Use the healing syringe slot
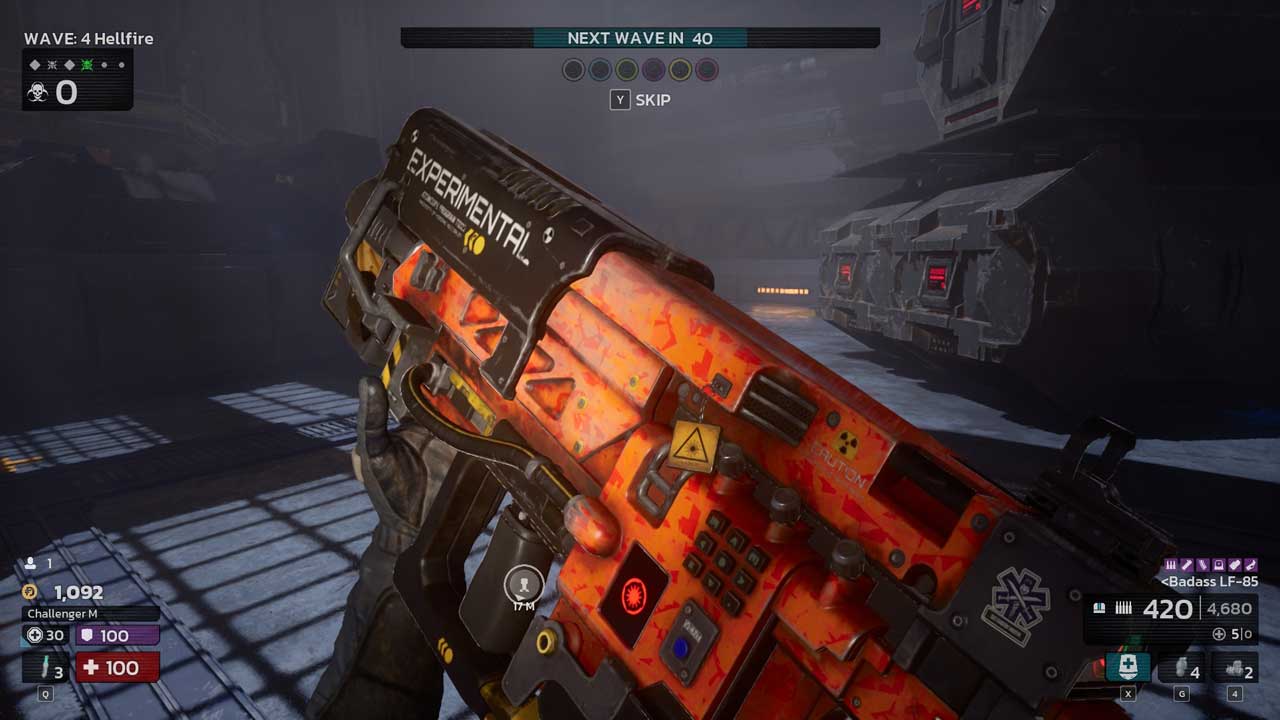The image size is (1280, 720). click(46, 667)
